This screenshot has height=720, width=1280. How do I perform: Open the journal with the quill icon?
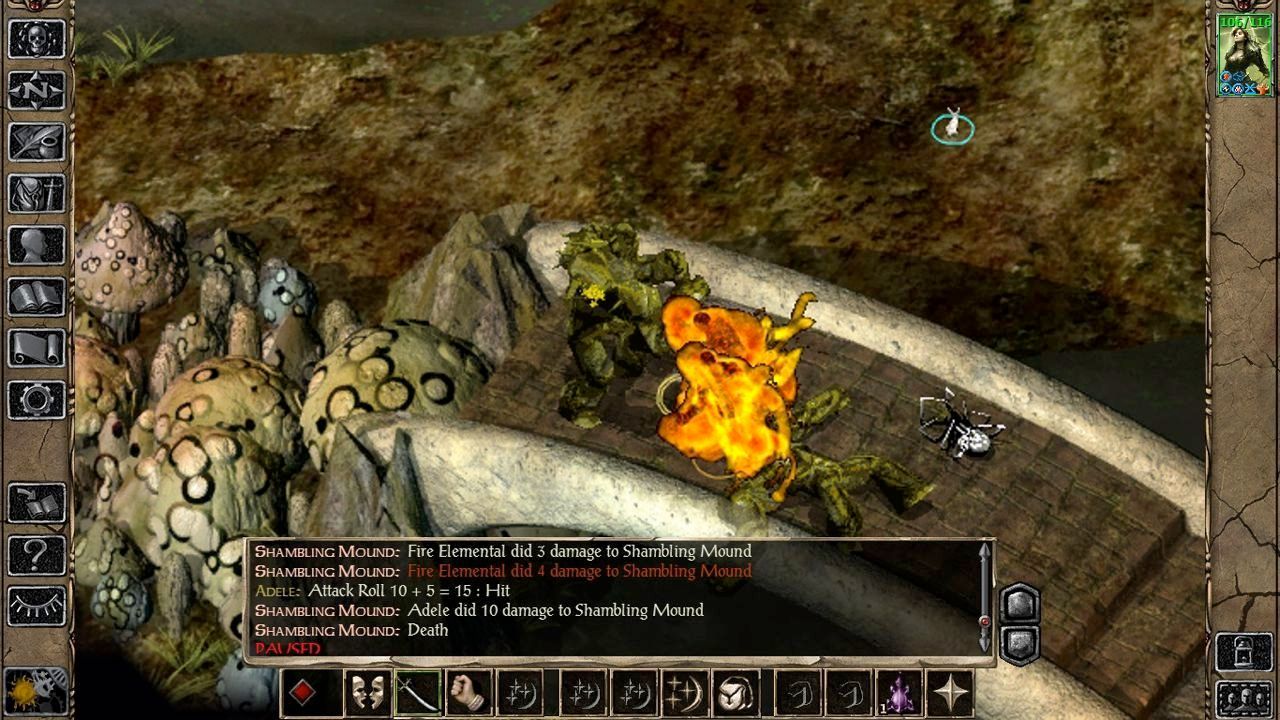pyautogui.click(x=37, y=142)
